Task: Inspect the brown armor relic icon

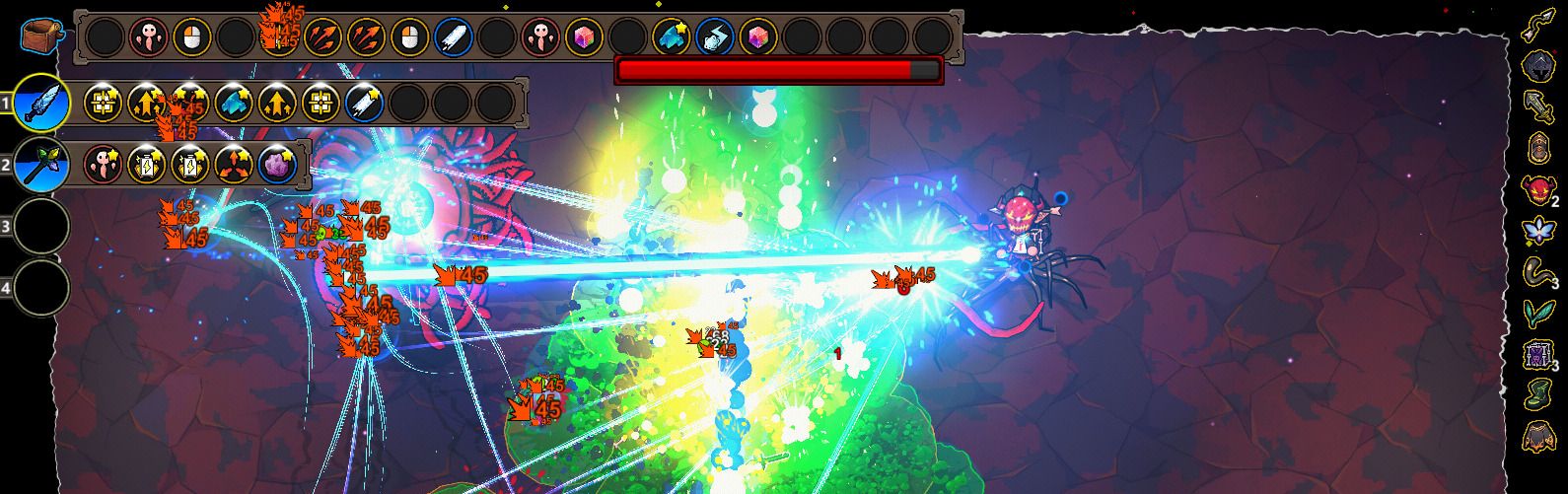Action: tap(1538, 435)
